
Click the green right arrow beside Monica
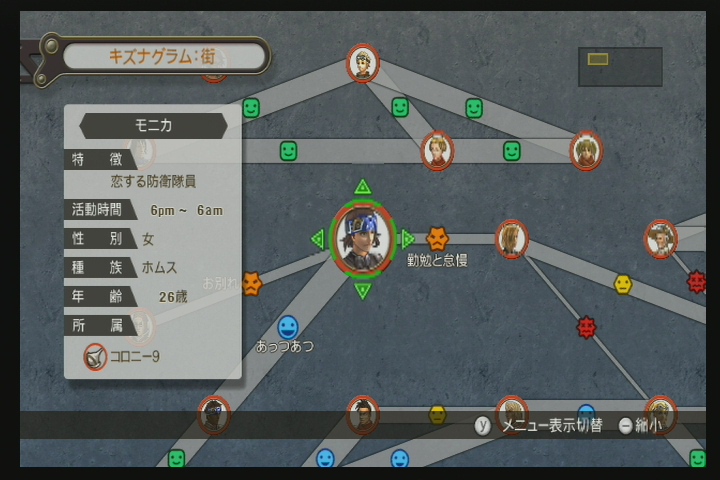[x=406, y=239]
